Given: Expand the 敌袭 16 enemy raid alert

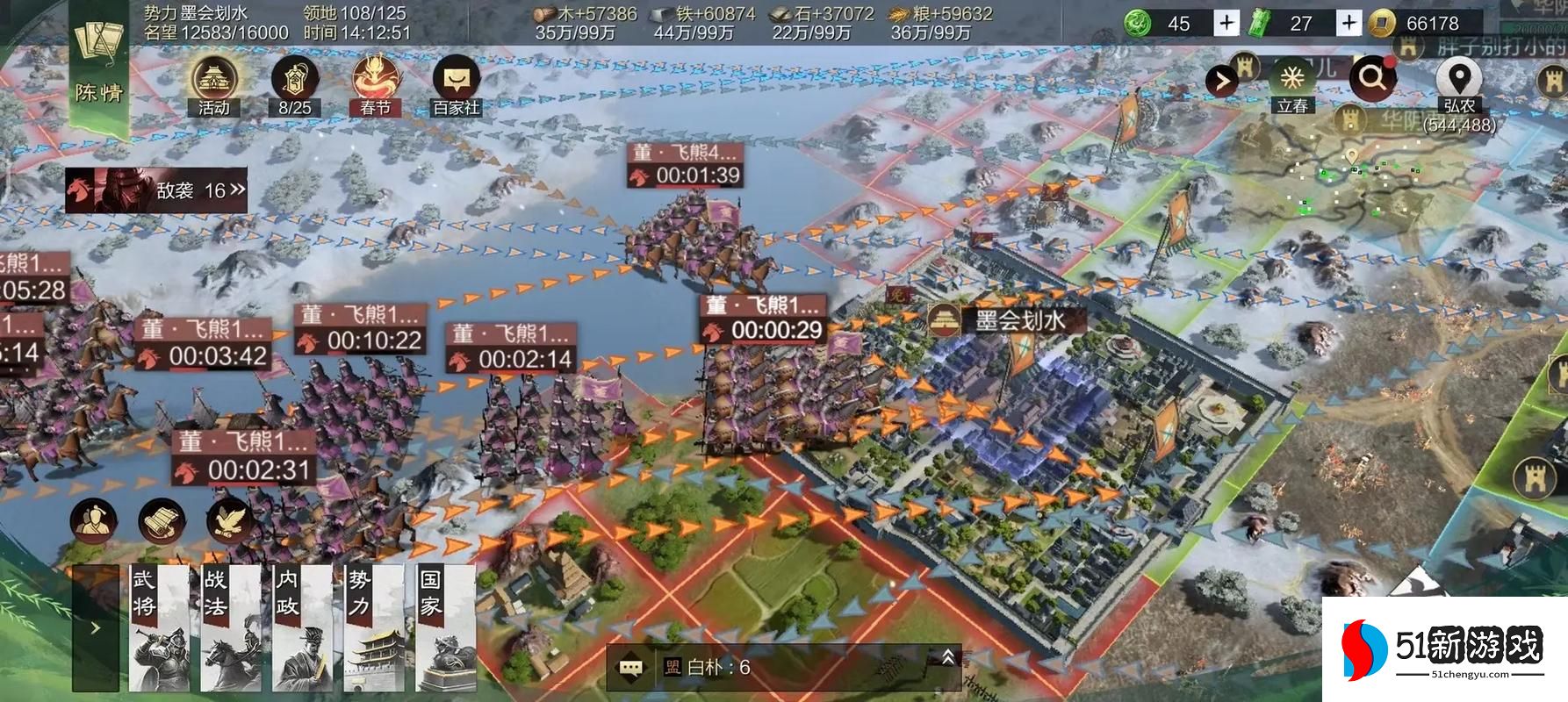Looking at the screenshot, I should 158,190.
